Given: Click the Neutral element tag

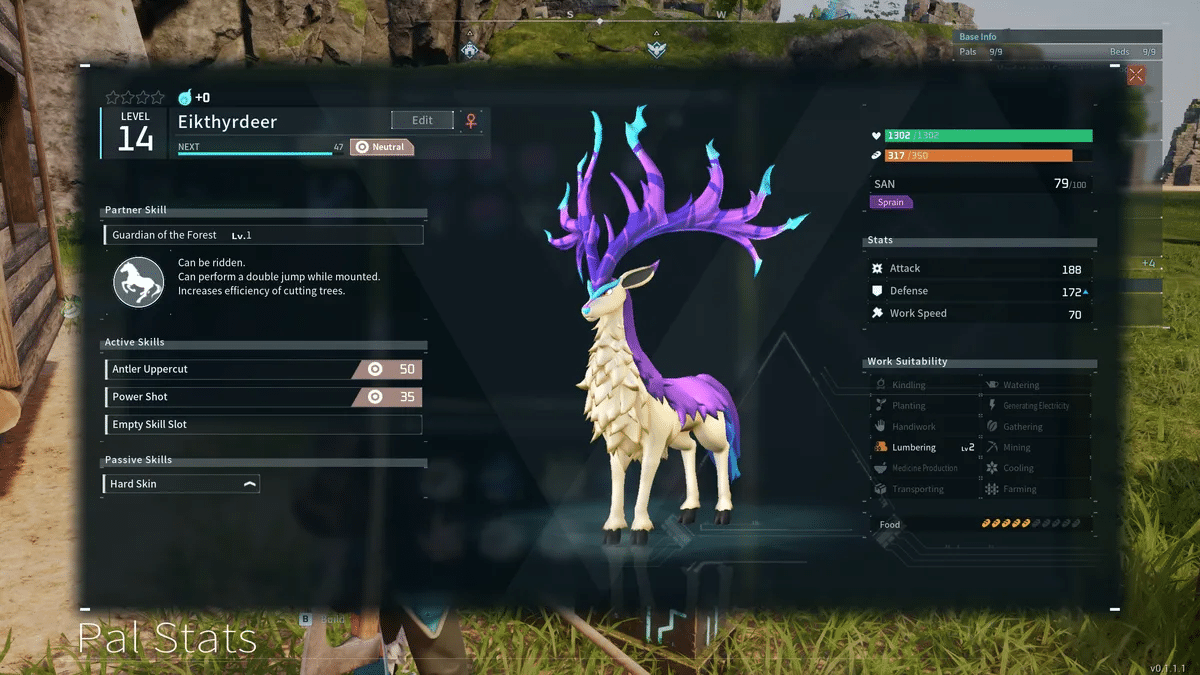Looking at the screenshot, I should point(381,147).
